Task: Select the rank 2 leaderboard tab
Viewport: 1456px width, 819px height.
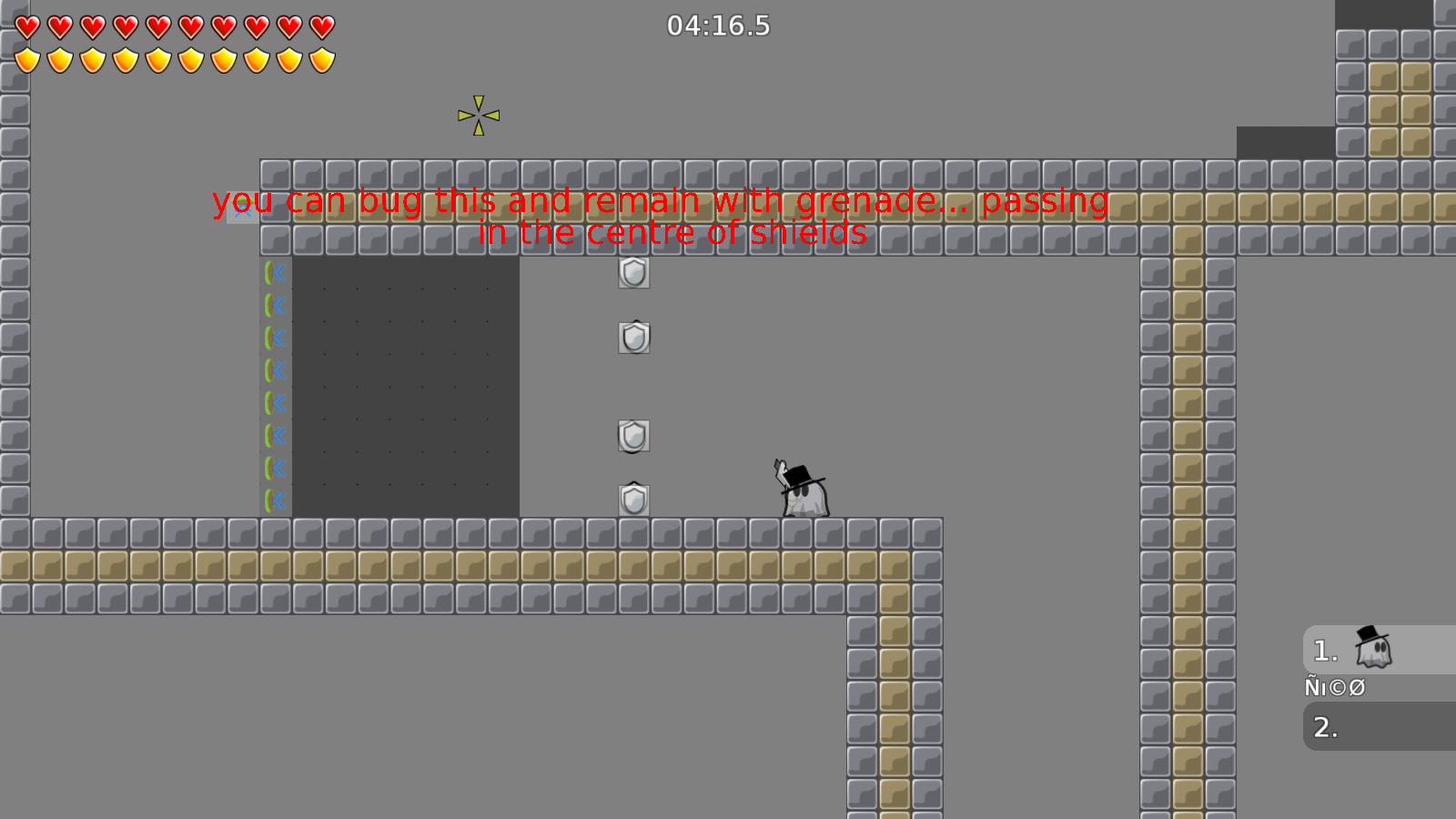Action: pyautogui.click(x=1324, y=727)
